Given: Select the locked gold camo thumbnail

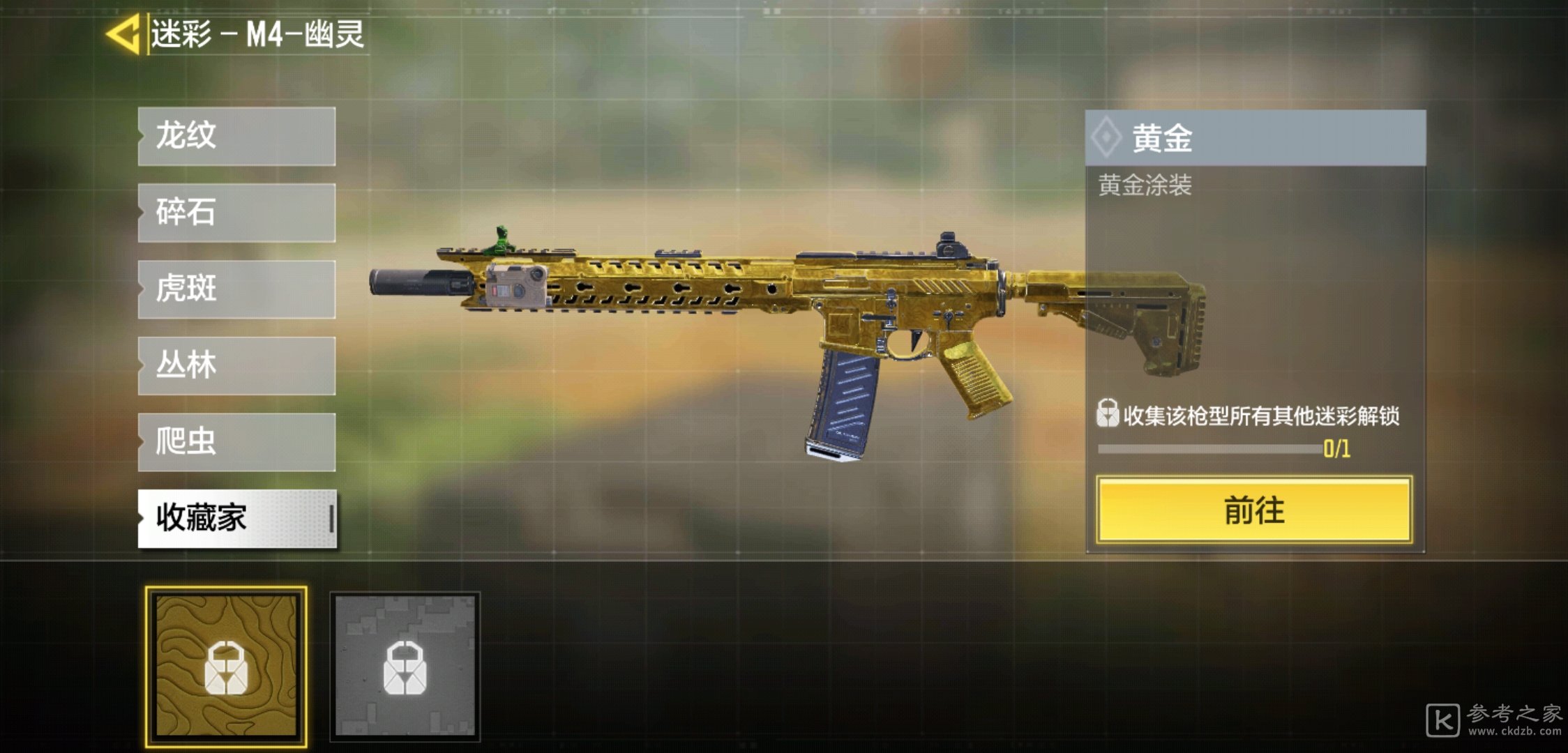Looking at the screenshot, I should click(x=226, y=666).
